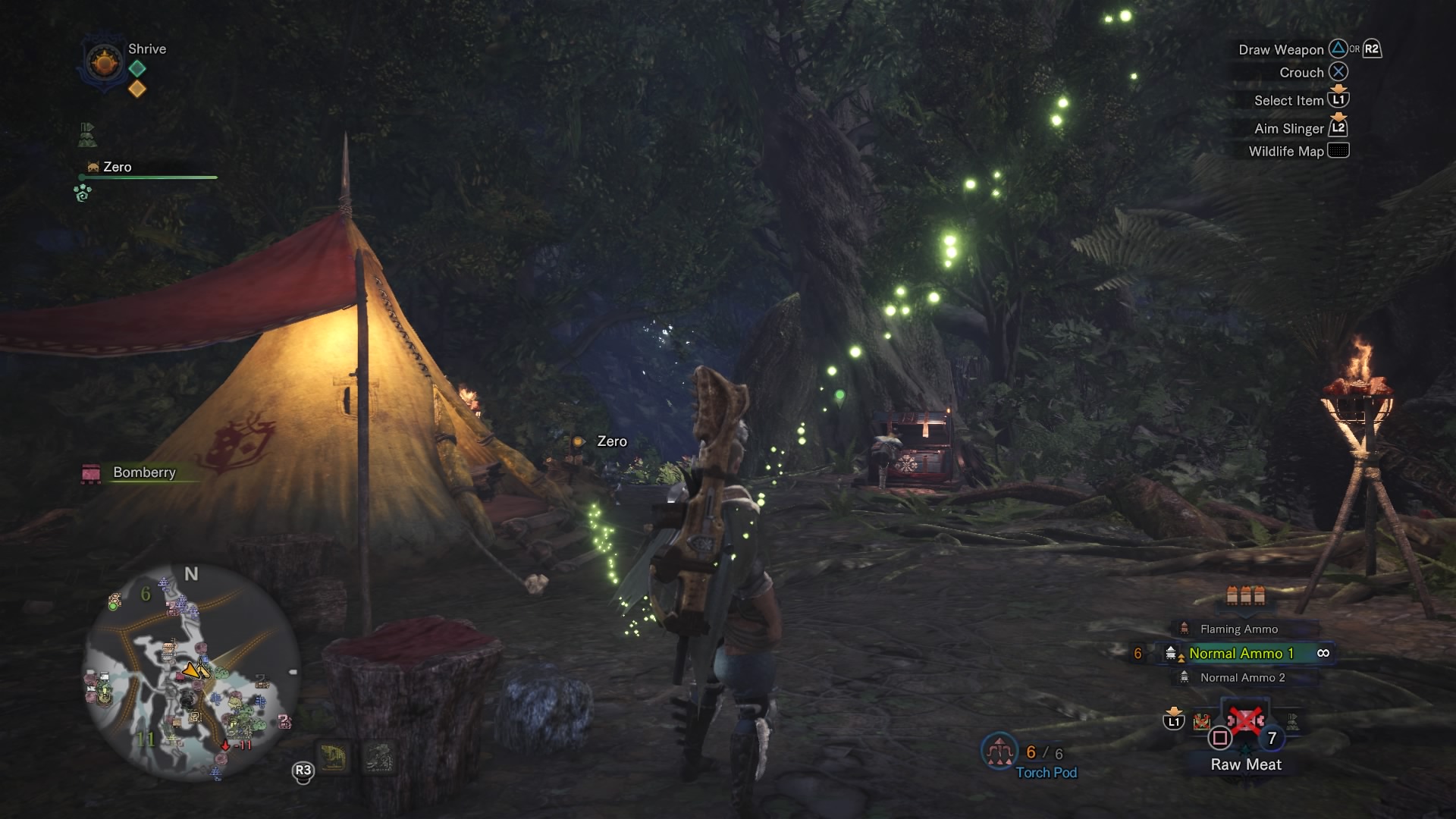Select the greyed-out monster icon near the minimap
The width and height of the screenshot is (1456, 819).
pos(378,757)
